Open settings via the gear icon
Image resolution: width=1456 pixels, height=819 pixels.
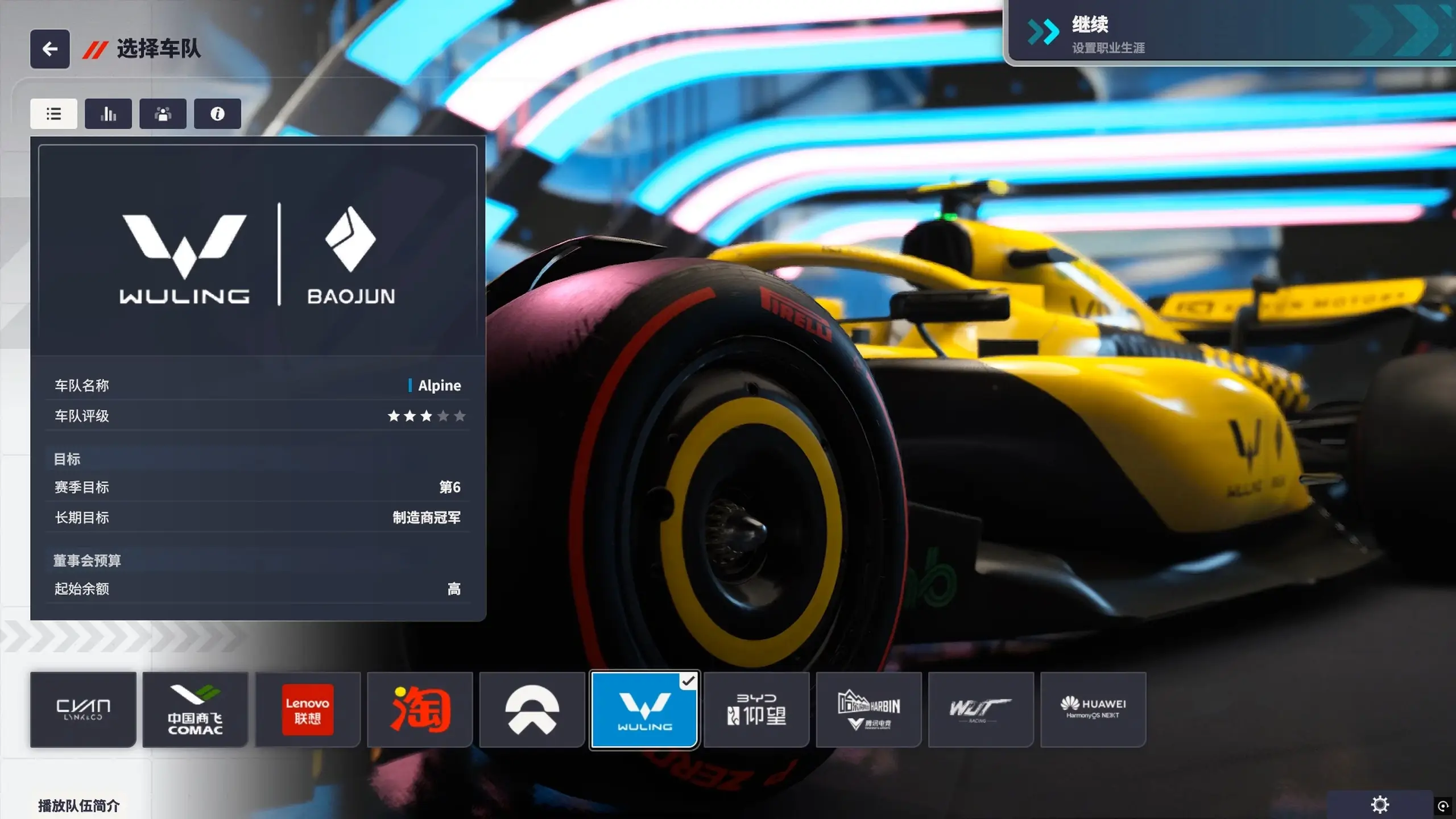click(x=1380, y=805)
